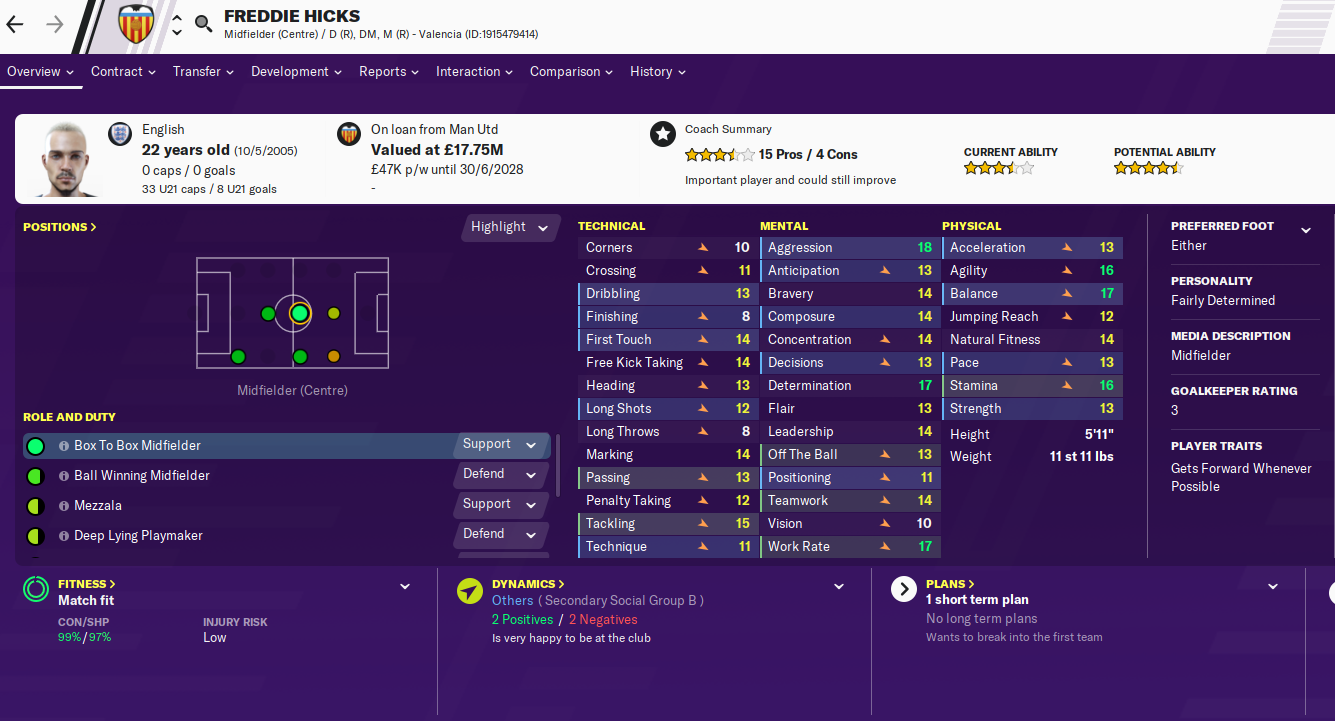Open the Contract menu tab
Viewport: 1335px width, 721px height.
(123, 72)
